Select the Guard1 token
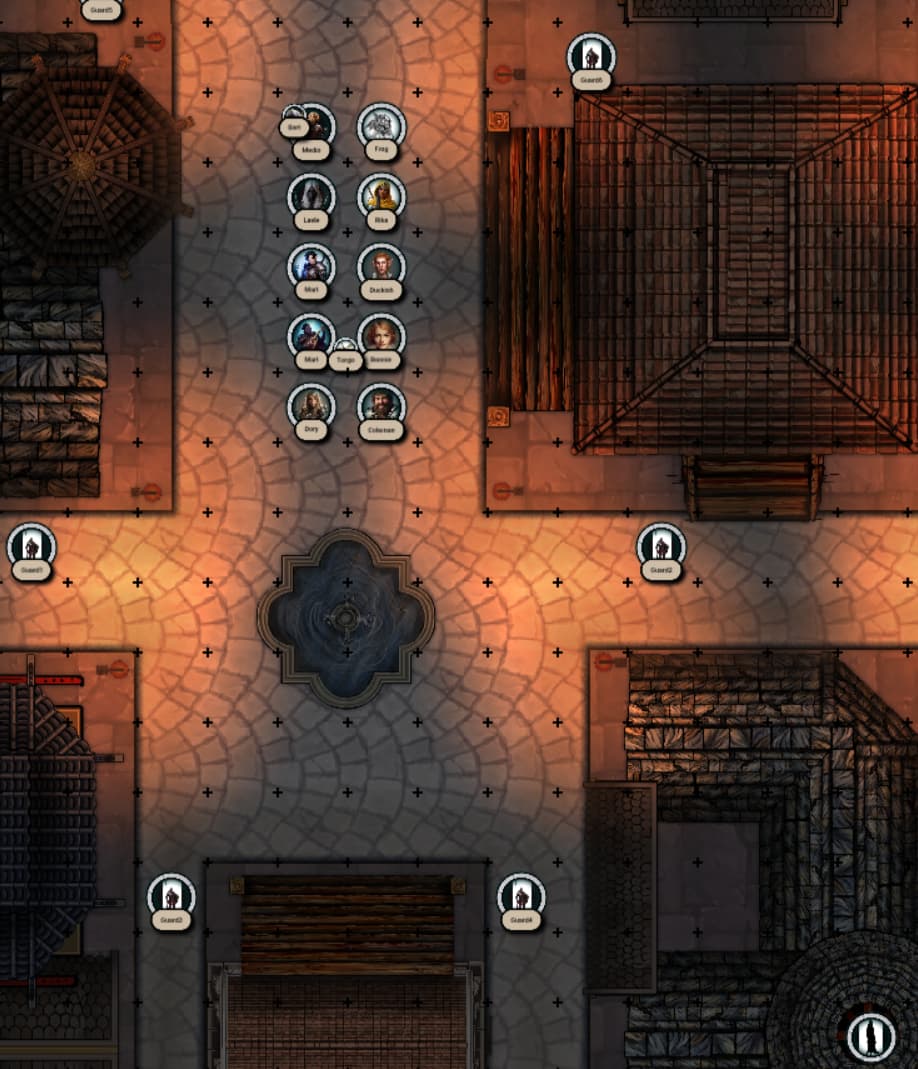918x1069 pixels. [x=31, y=547]
